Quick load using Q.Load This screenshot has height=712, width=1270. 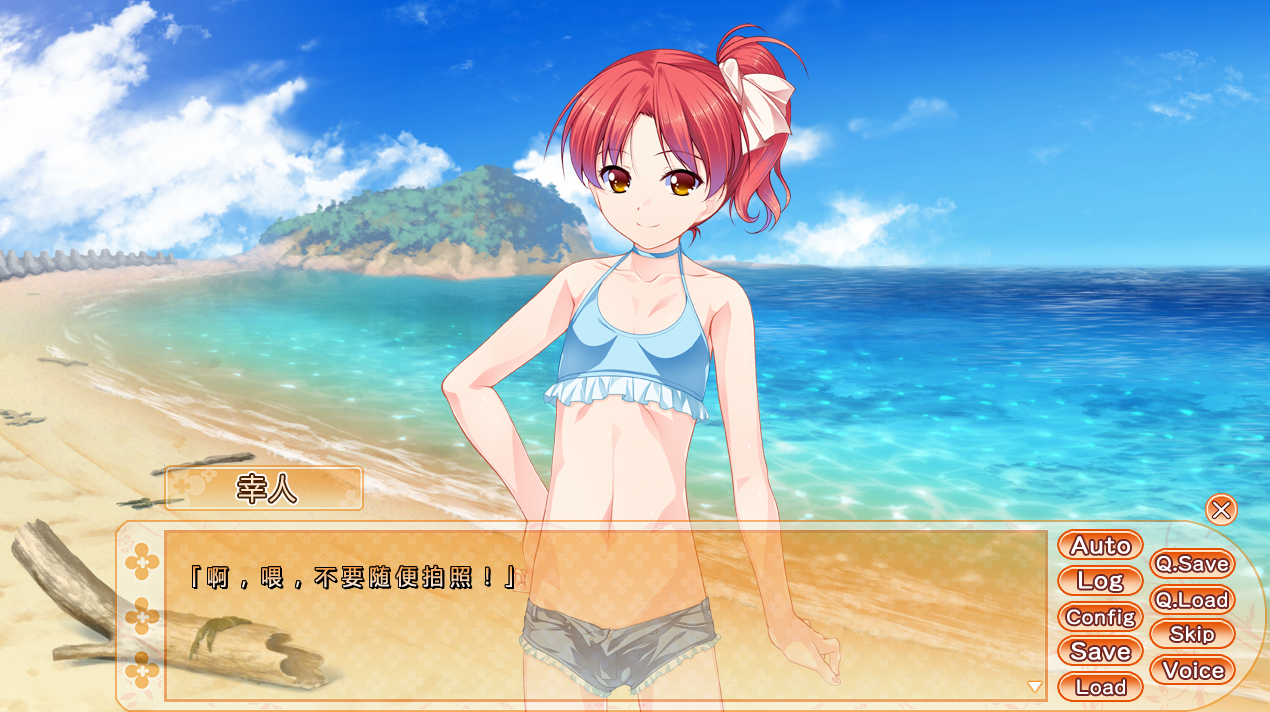coord(1192,600)
